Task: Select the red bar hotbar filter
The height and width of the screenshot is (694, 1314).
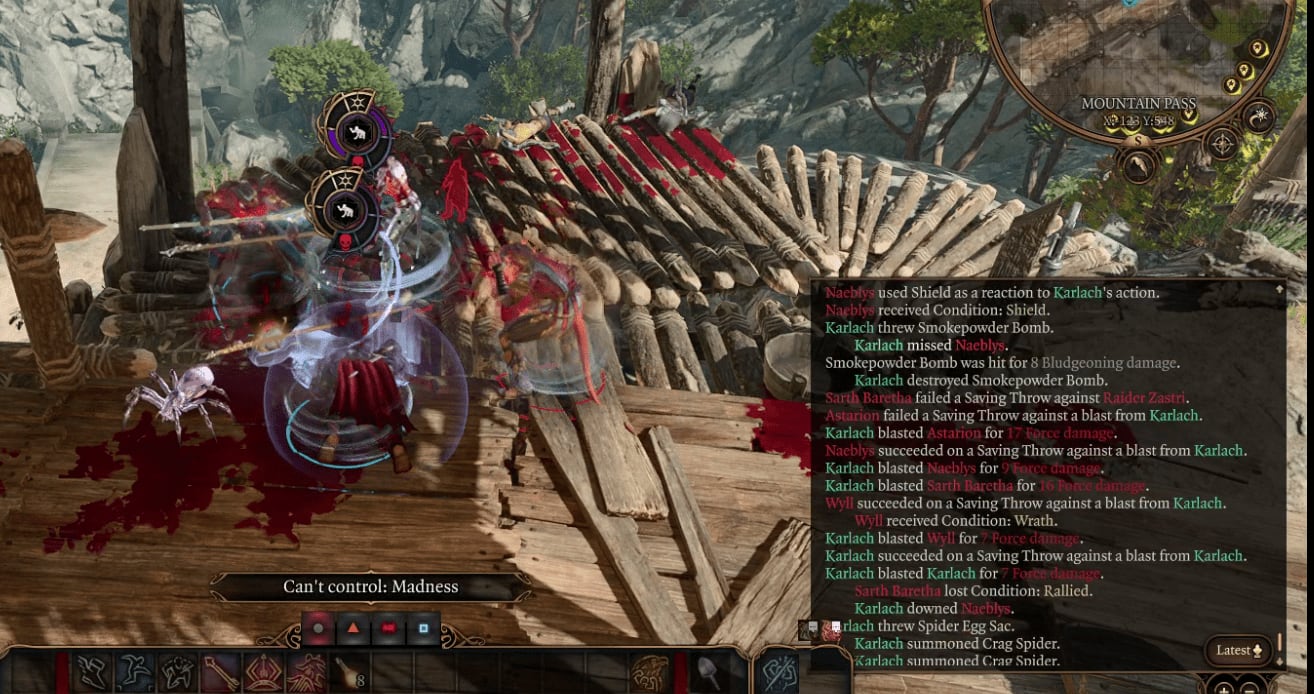Action: pyautogui.click(x=388, y=628)
